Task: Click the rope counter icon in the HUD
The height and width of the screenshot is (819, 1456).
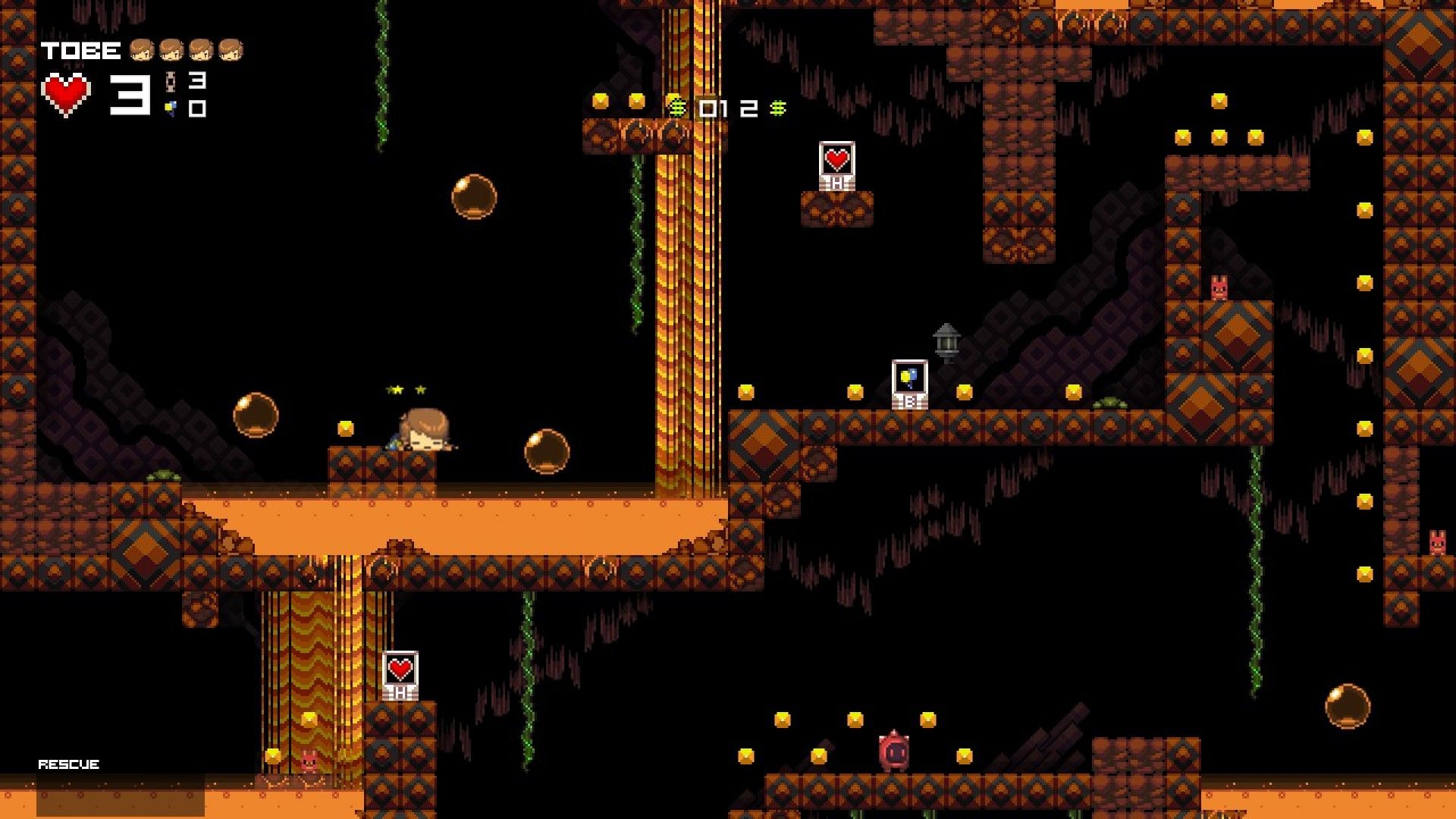Action: click(171, 80)
